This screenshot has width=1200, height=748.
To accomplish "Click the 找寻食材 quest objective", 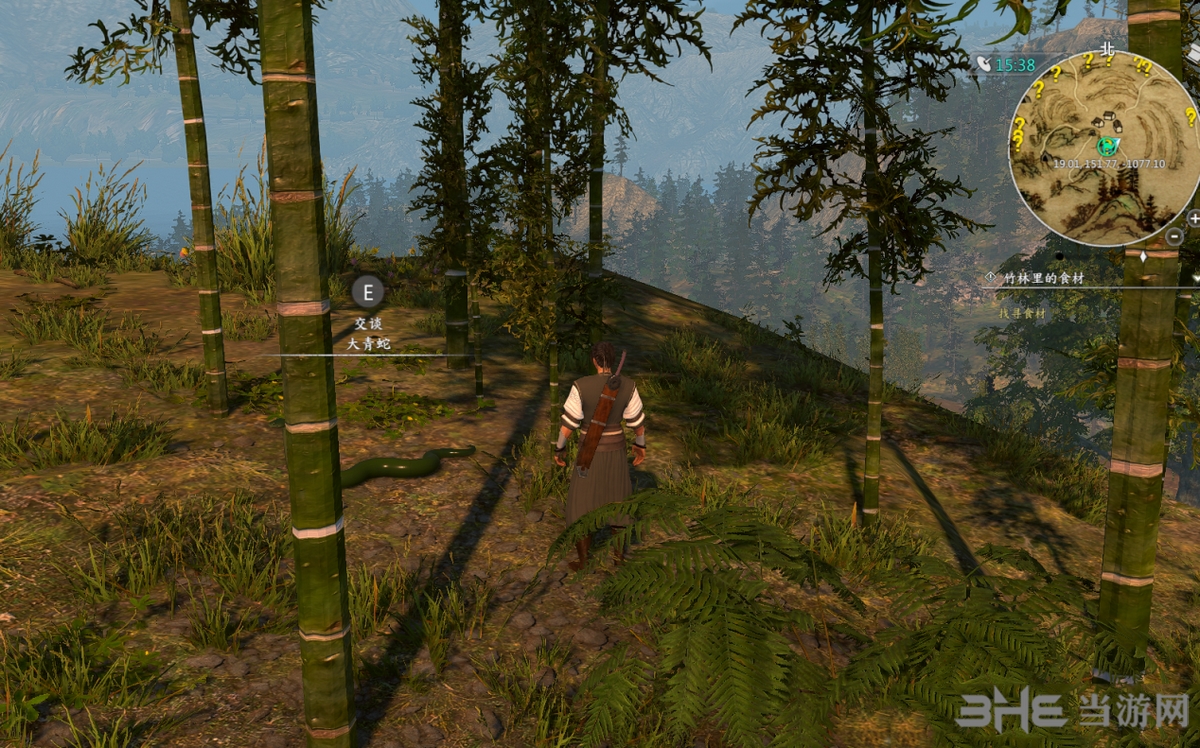I will coord(1022,313).
